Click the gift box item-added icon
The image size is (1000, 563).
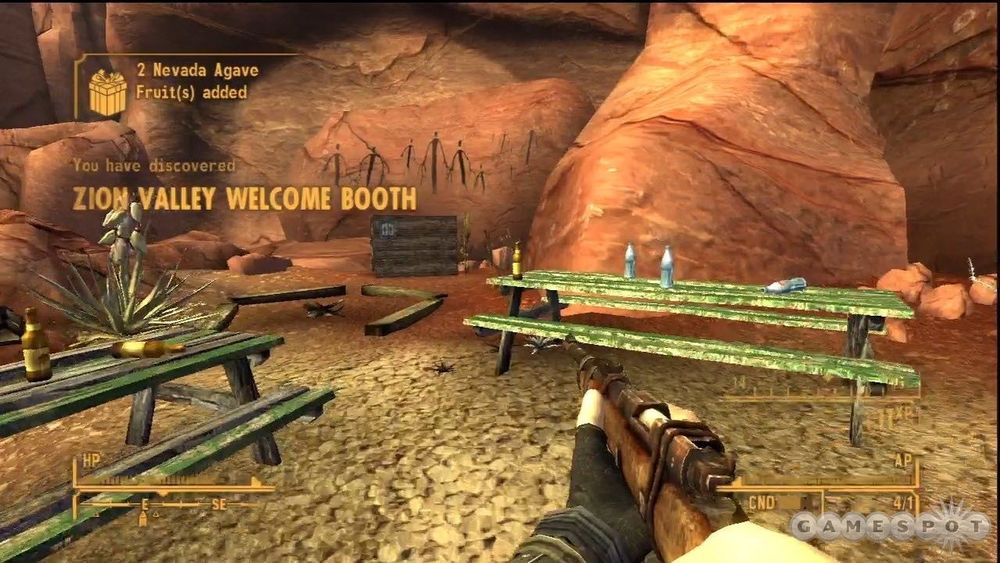[x=107, y=92]
